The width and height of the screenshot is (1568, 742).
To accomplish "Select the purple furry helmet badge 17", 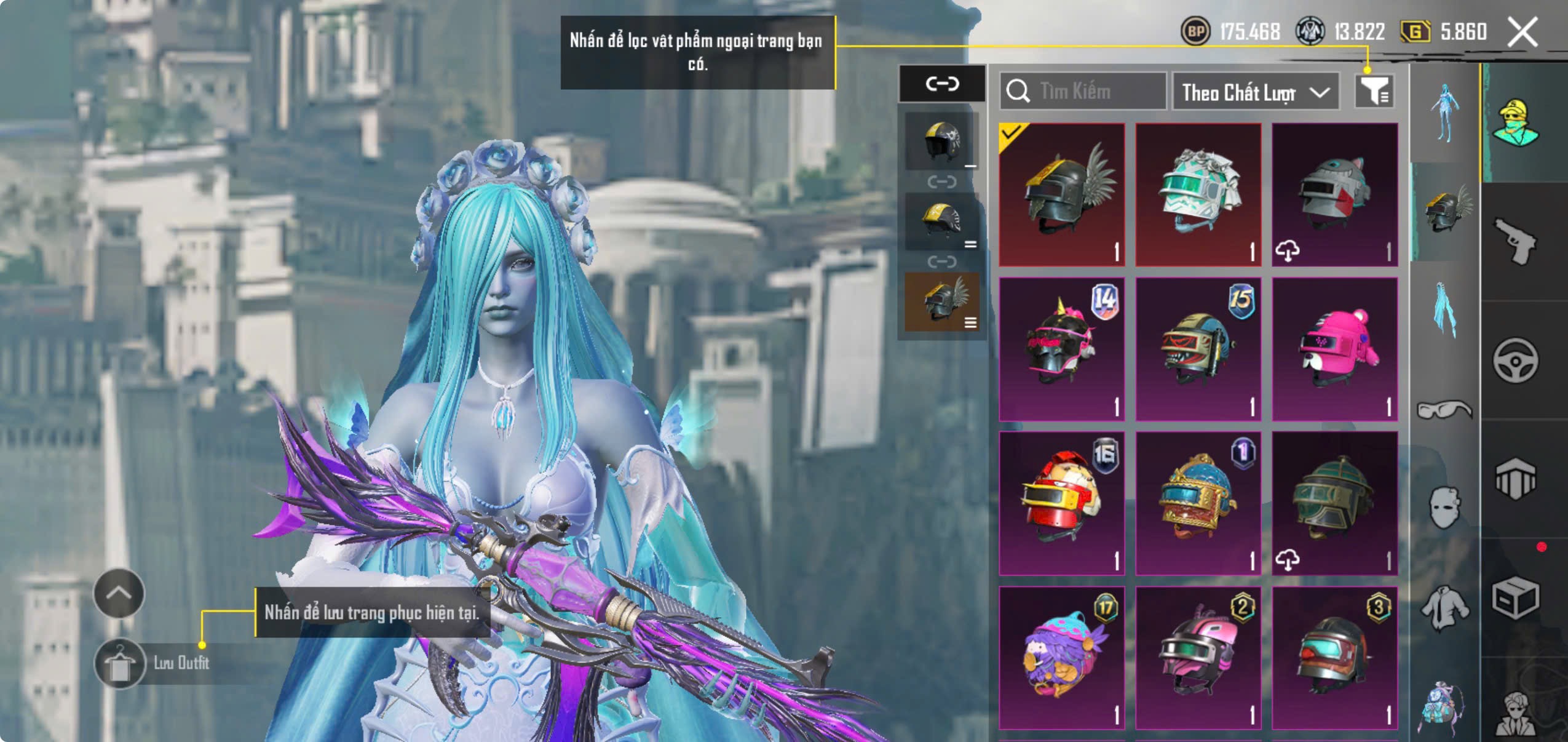I will click(x=1062, y=657).
